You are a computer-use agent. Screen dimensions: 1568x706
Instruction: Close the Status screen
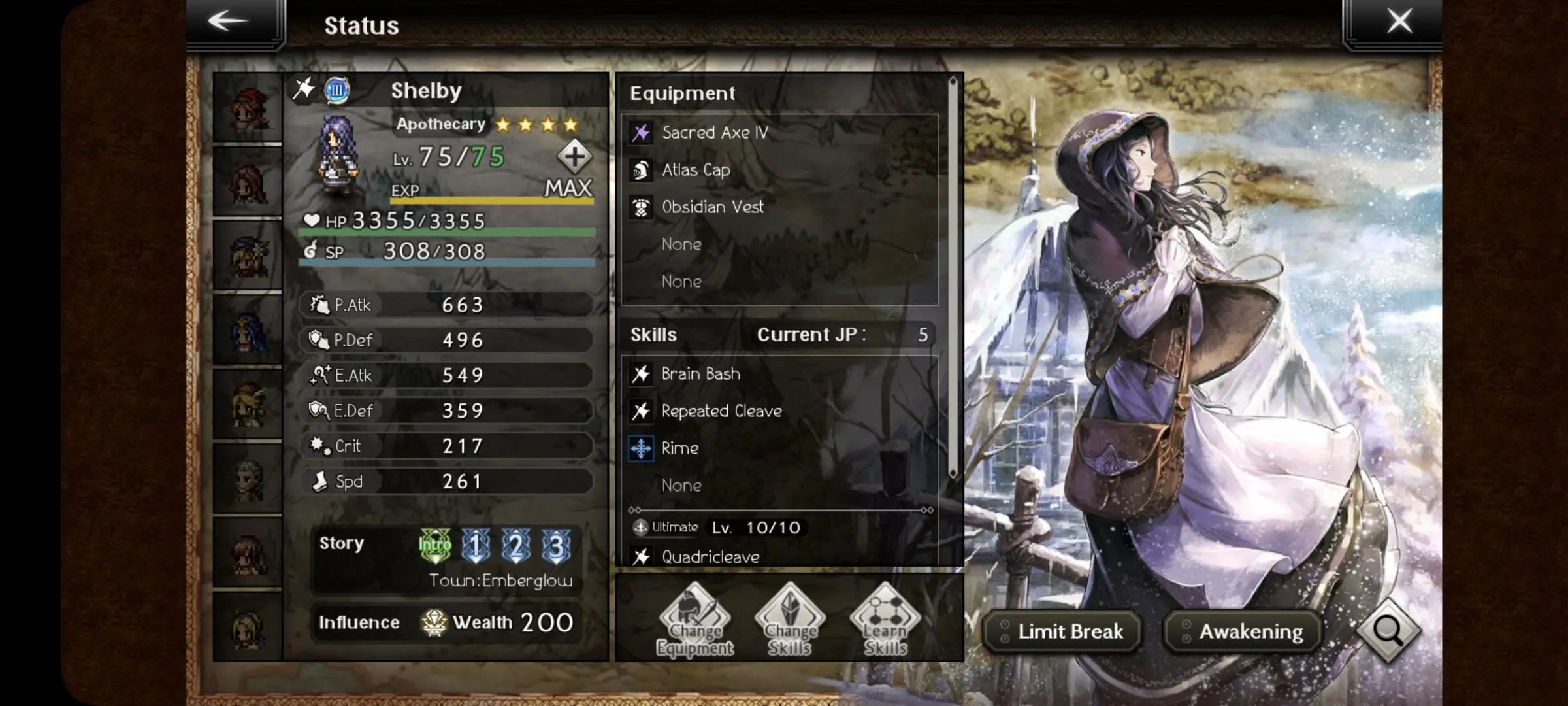click(x=1399, y=22)
